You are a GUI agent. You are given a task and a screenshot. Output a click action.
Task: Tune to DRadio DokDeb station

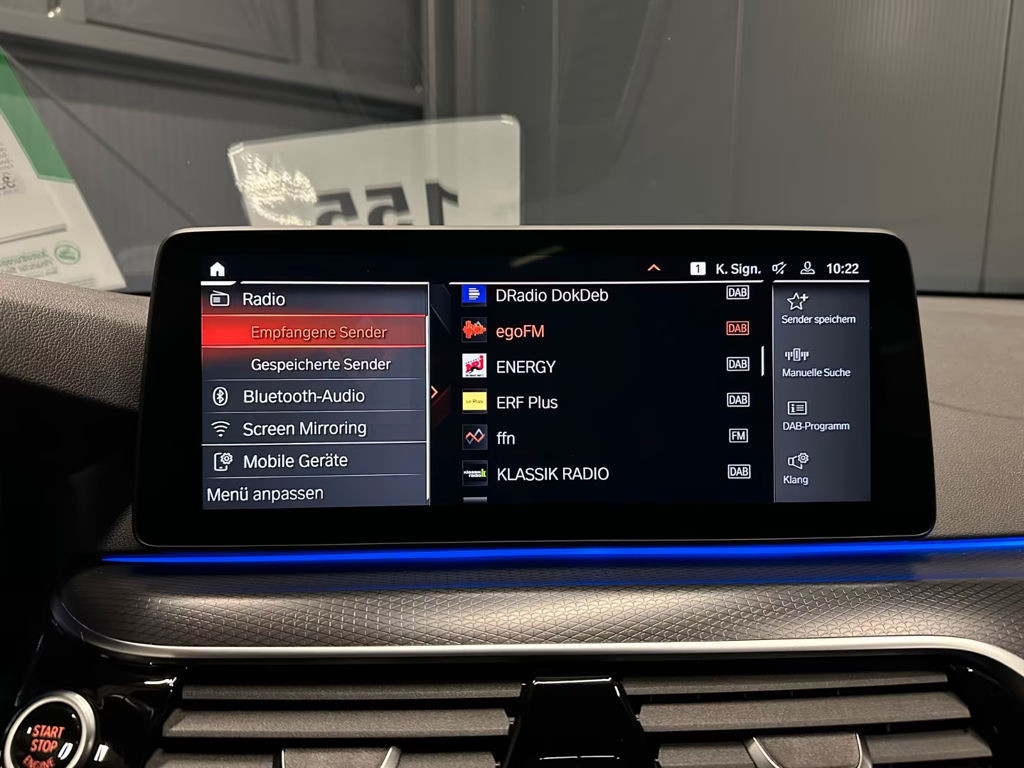pyautogui.click(x=551, y=295)
